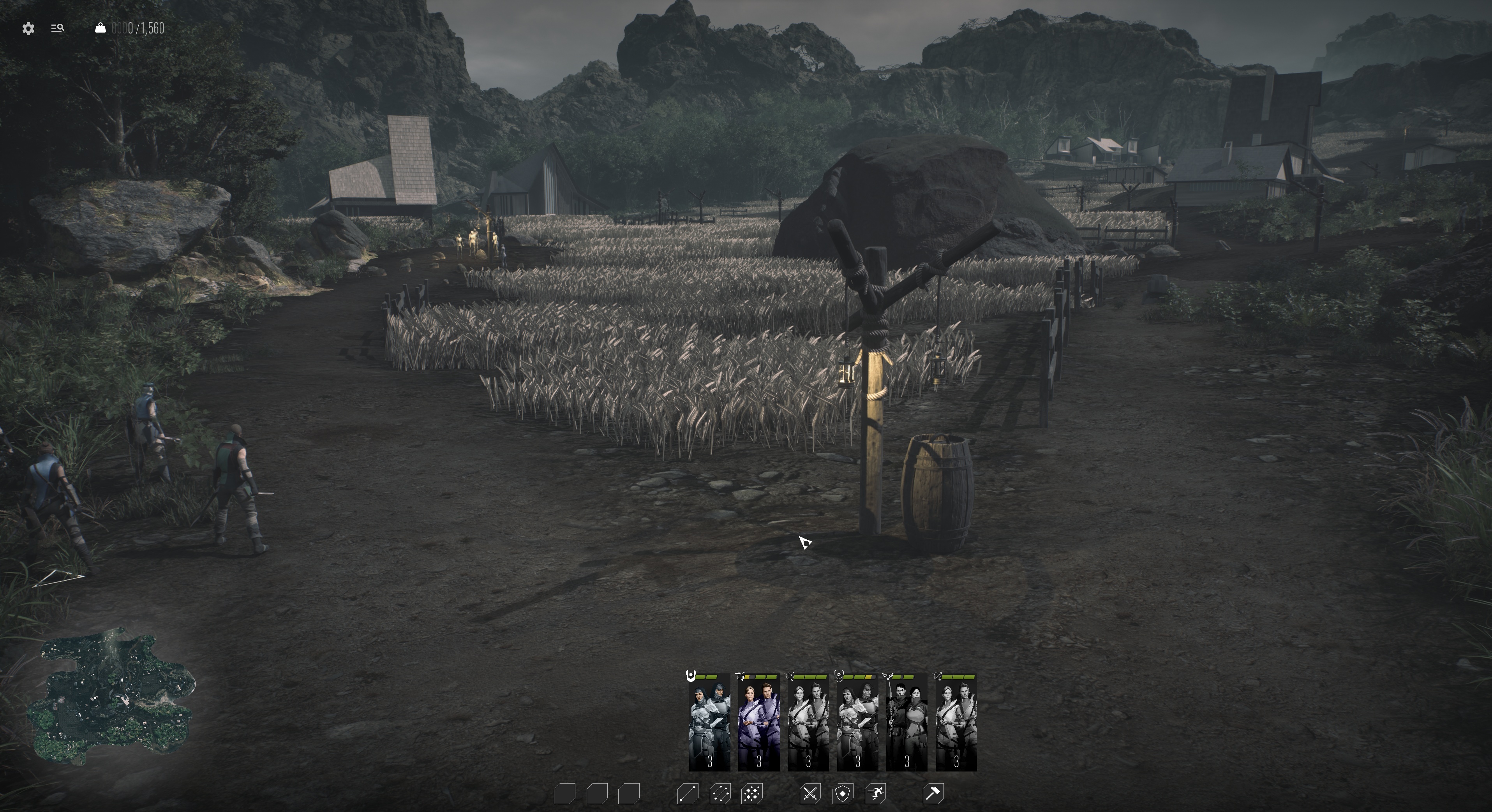Open the gear settings menu
1492x812 pixels.
[28, 28]
